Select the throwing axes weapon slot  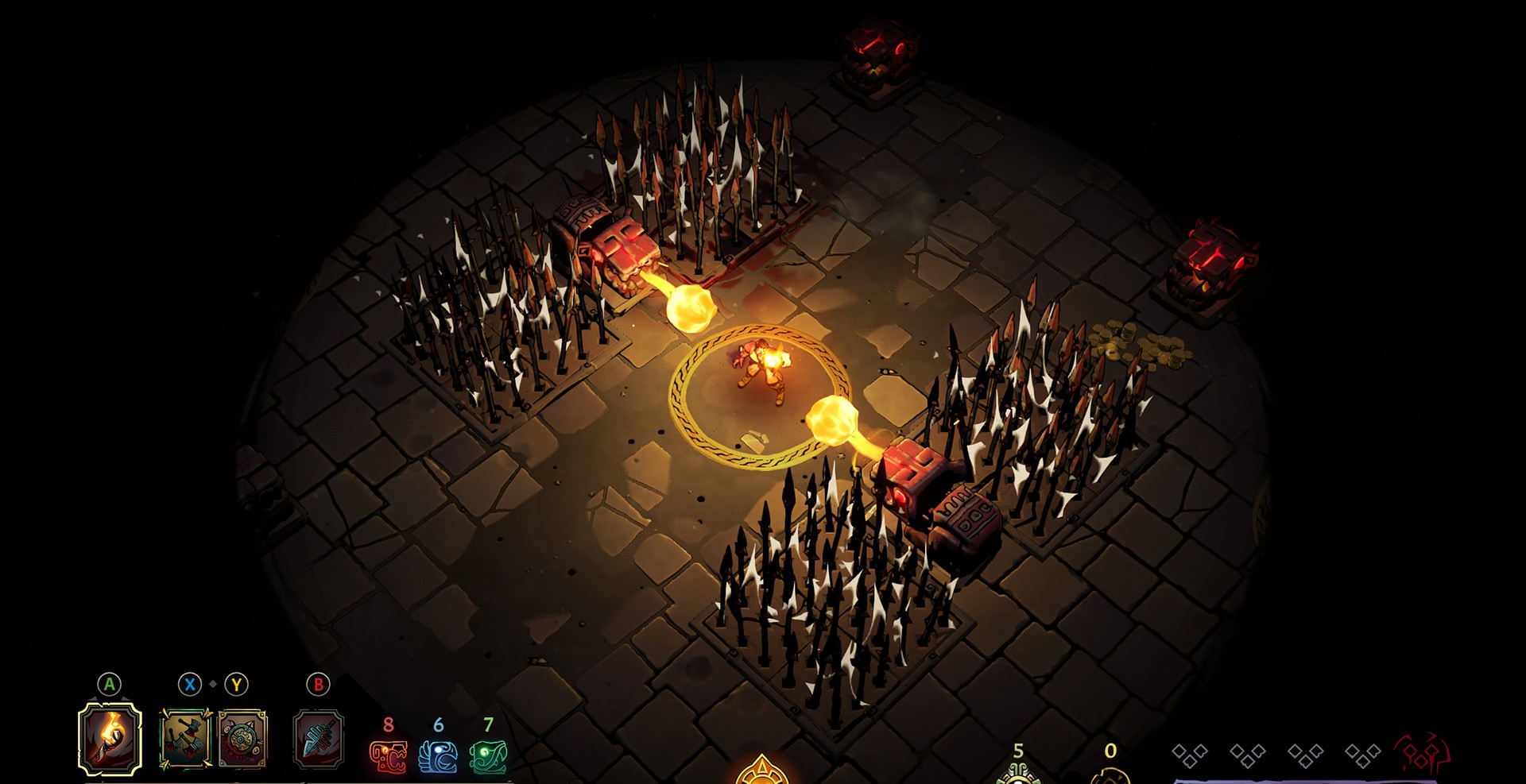pos(185,740)
